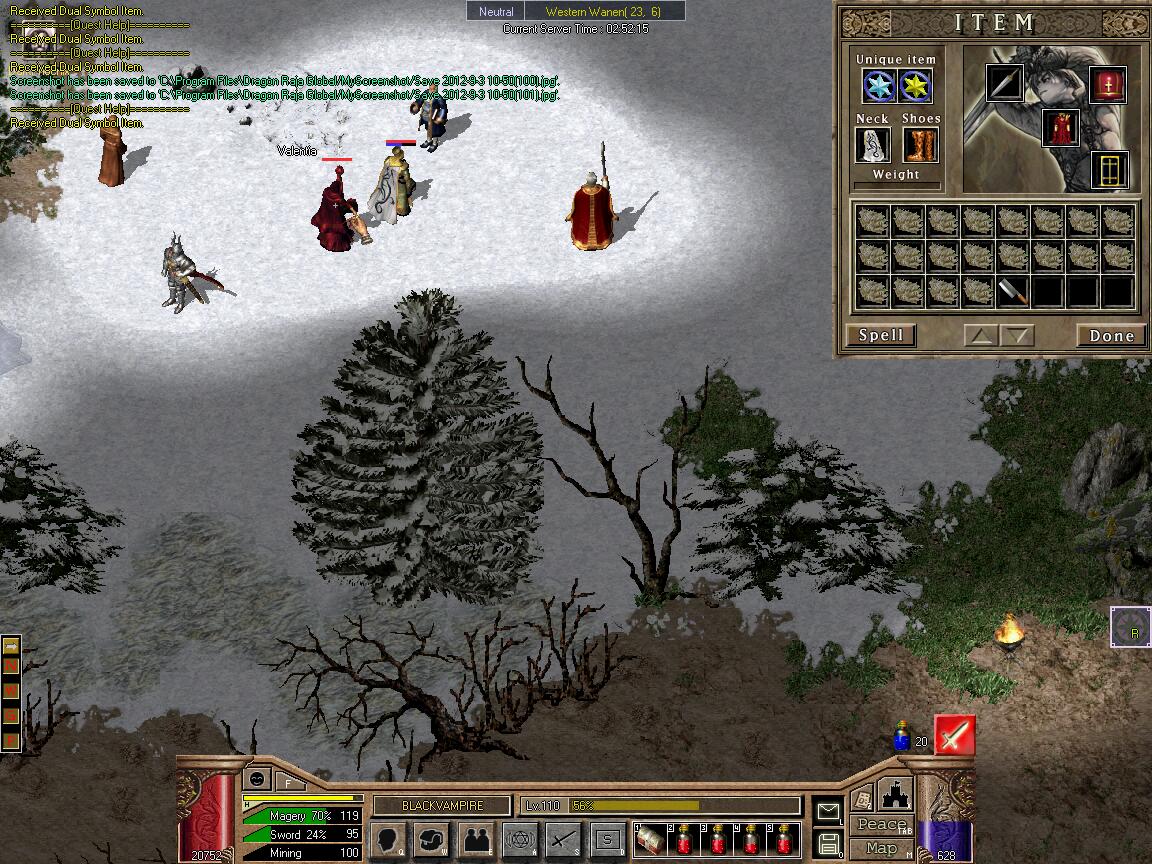Open the castle icon menu

coord(893,797)
